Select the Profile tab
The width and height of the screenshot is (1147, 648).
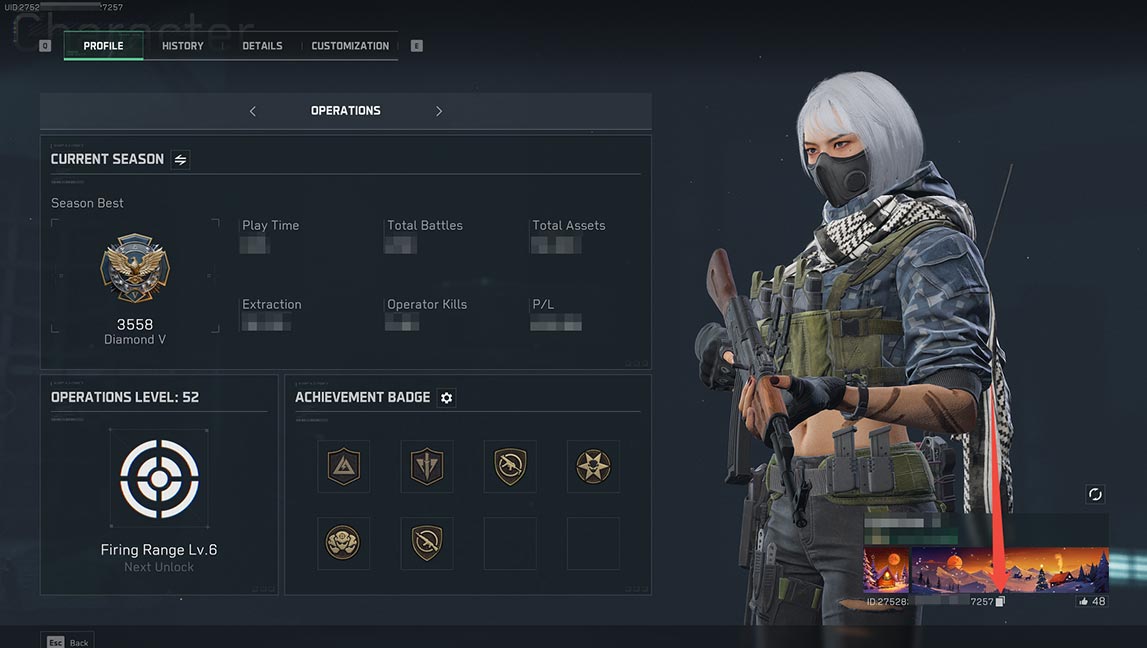103,46
